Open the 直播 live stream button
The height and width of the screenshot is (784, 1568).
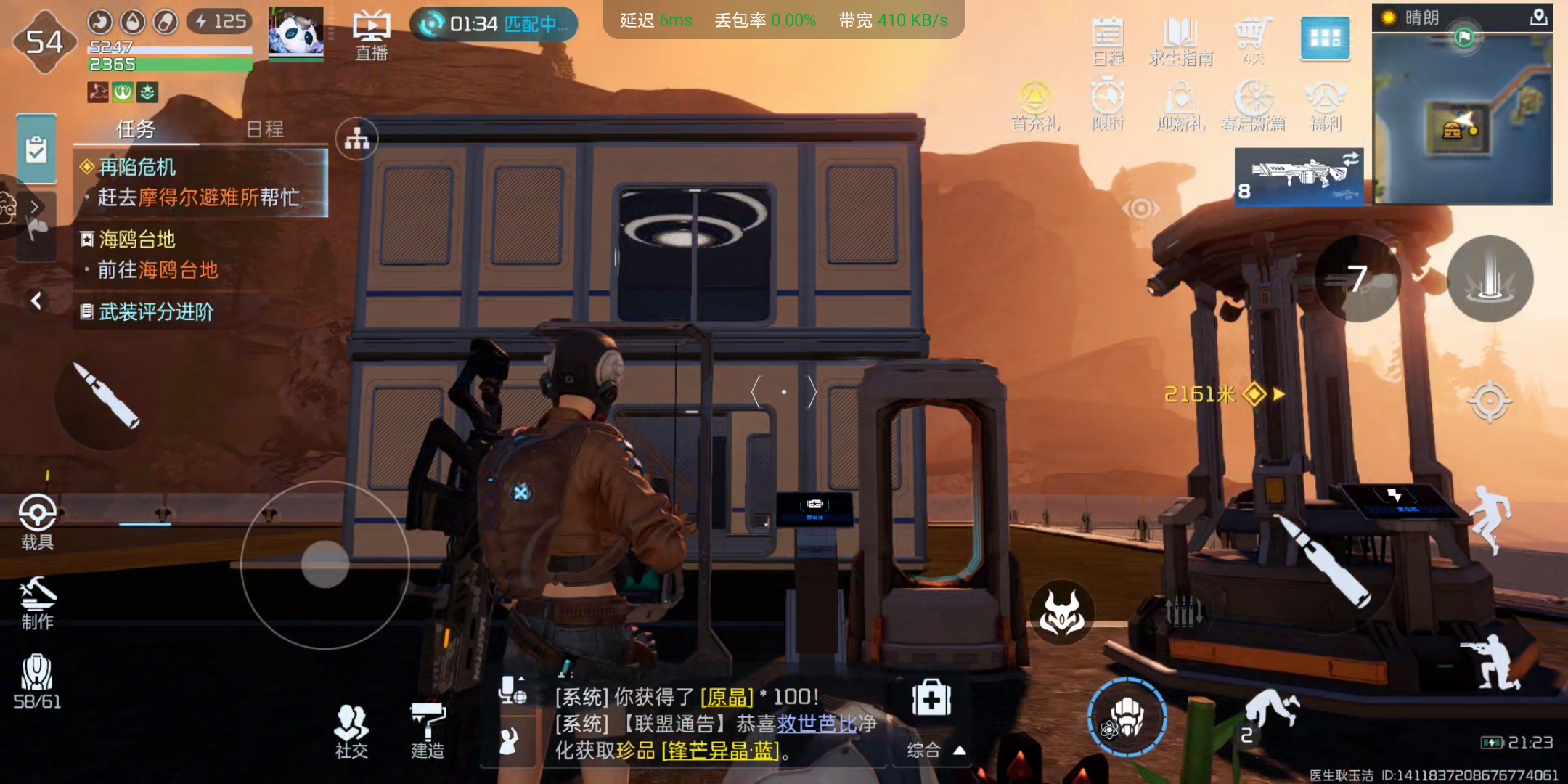(x=371, y=35)
